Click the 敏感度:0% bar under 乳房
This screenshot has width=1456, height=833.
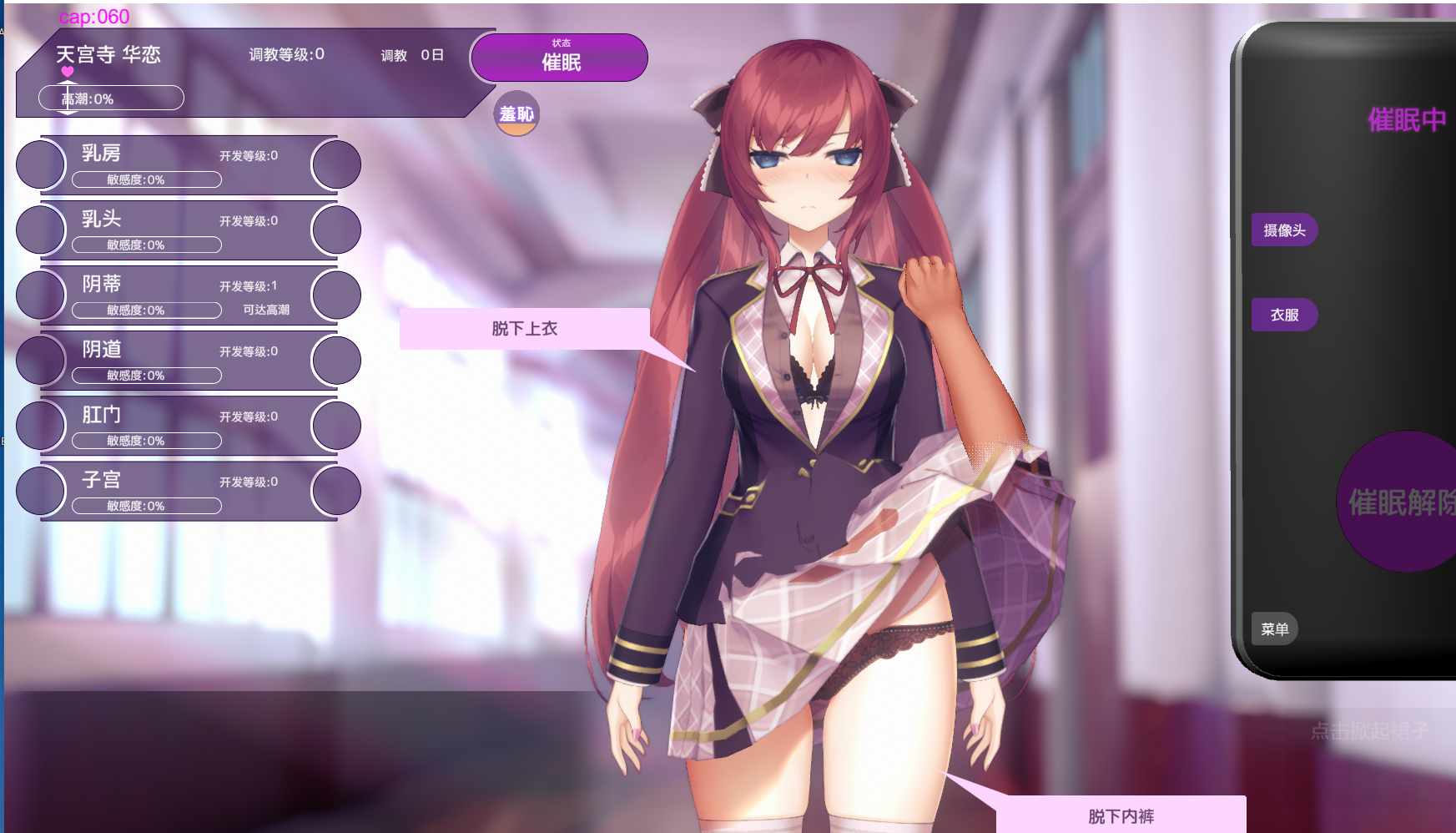click(147, 179)
